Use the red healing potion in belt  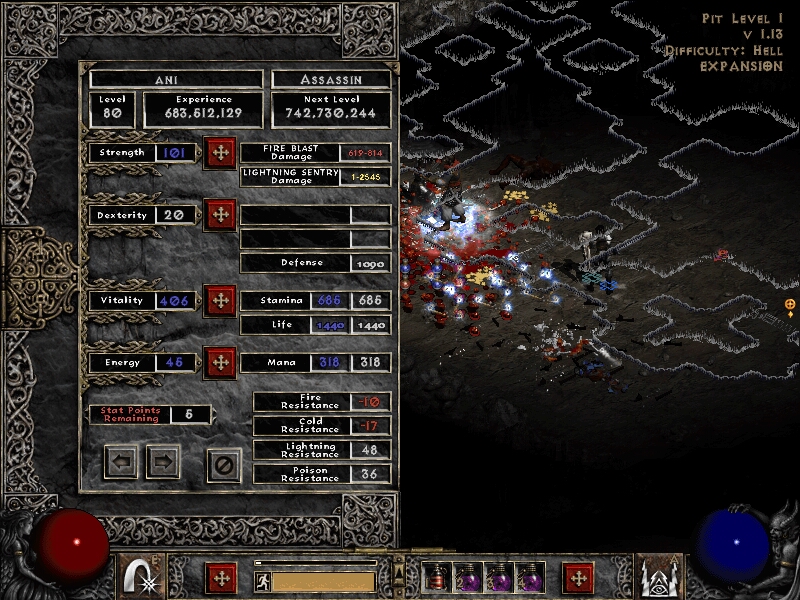(437, 578)
